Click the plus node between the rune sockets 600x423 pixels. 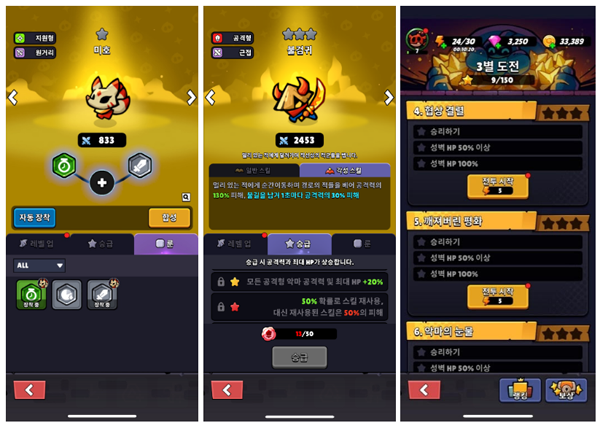tap(102, 183)
